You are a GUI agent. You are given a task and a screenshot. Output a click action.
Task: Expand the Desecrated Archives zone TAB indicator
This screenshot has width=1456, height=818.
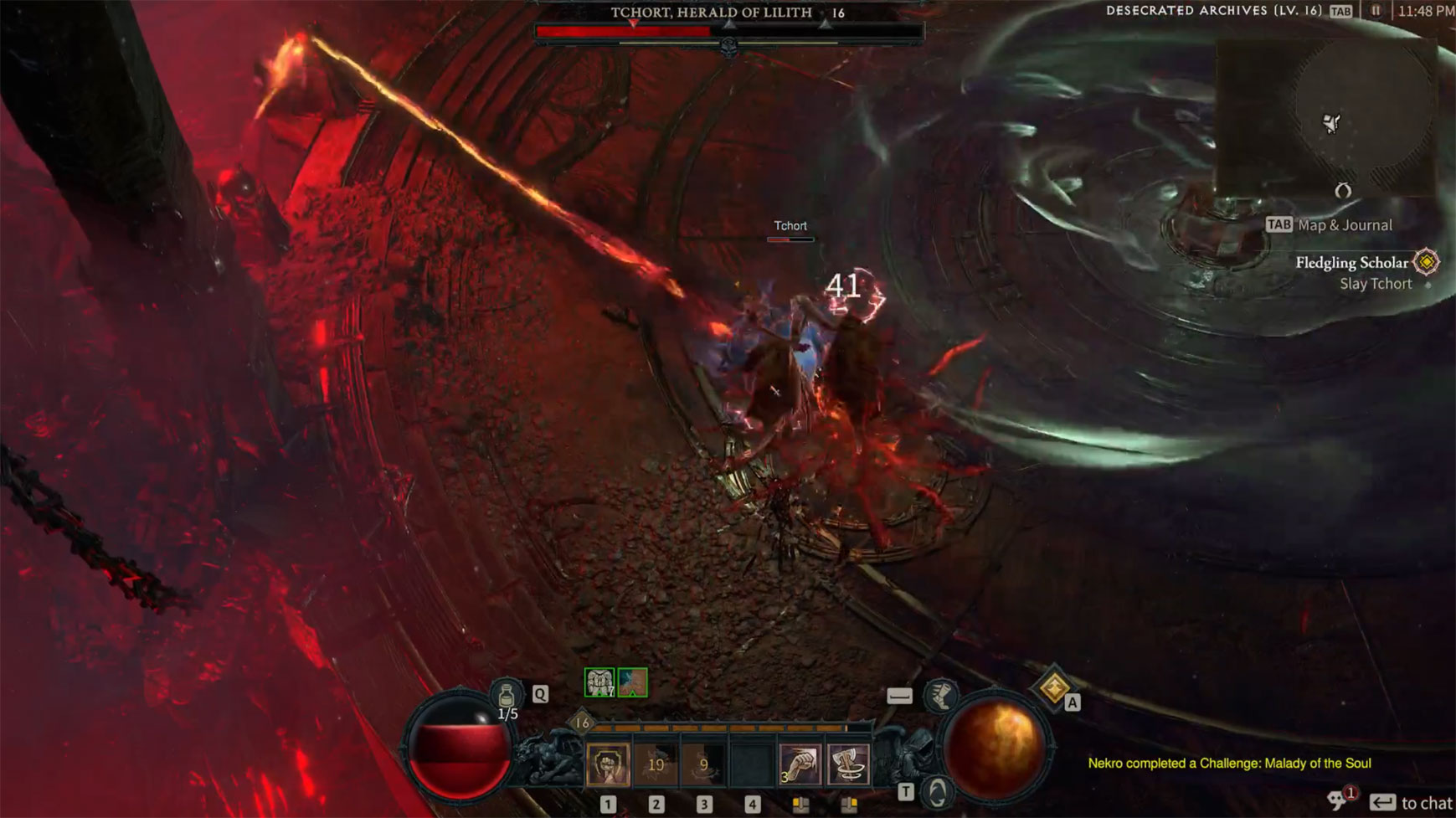pyautogui.click(x=1340, y=10)
